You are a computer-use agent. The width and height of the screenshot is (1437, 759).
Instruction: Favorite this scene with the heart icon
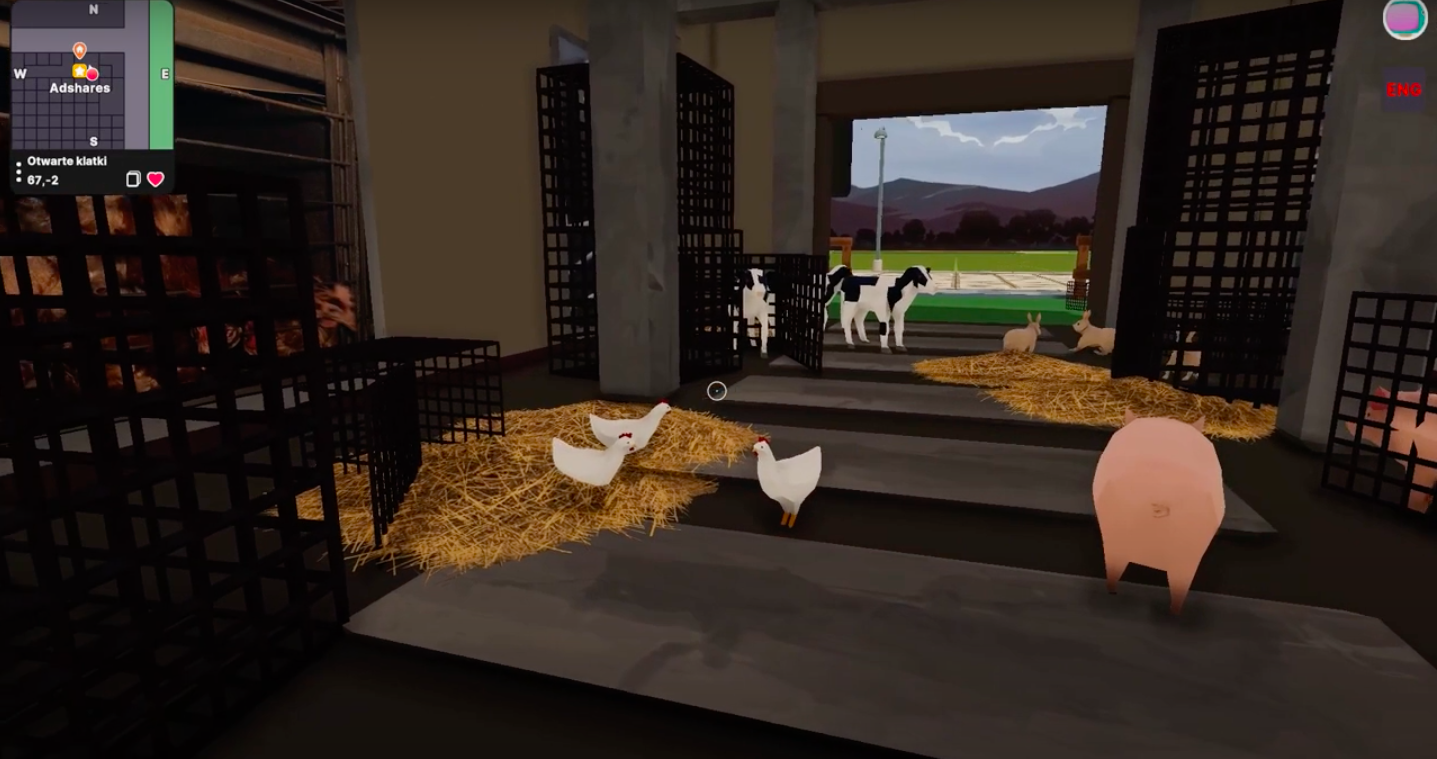click(x=156, y=179)
